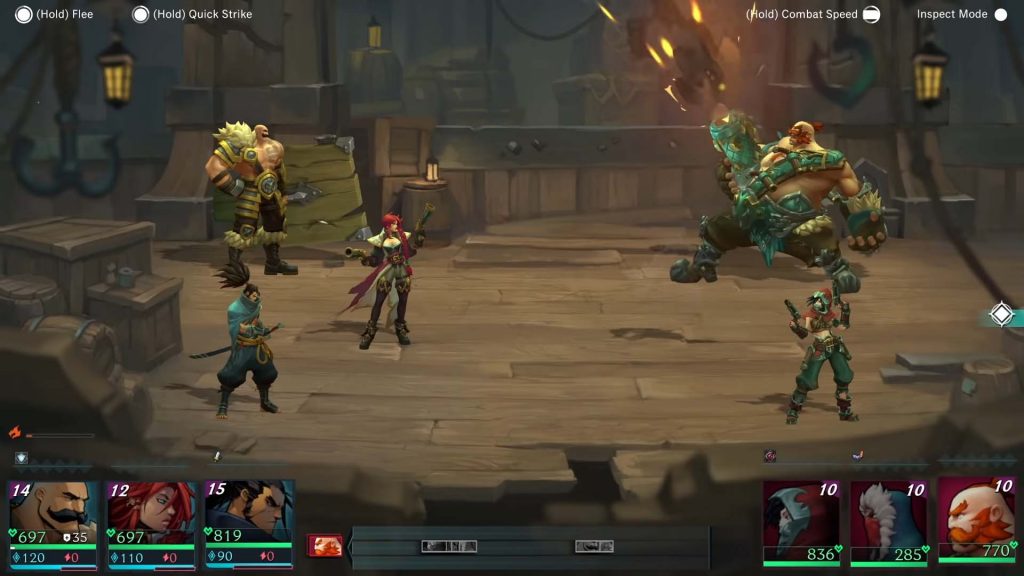Image resolution: width=1024 pixels, height=576 pixels.
Task: Activate the Quick Strike option
Action: click(x=140, y=14)
